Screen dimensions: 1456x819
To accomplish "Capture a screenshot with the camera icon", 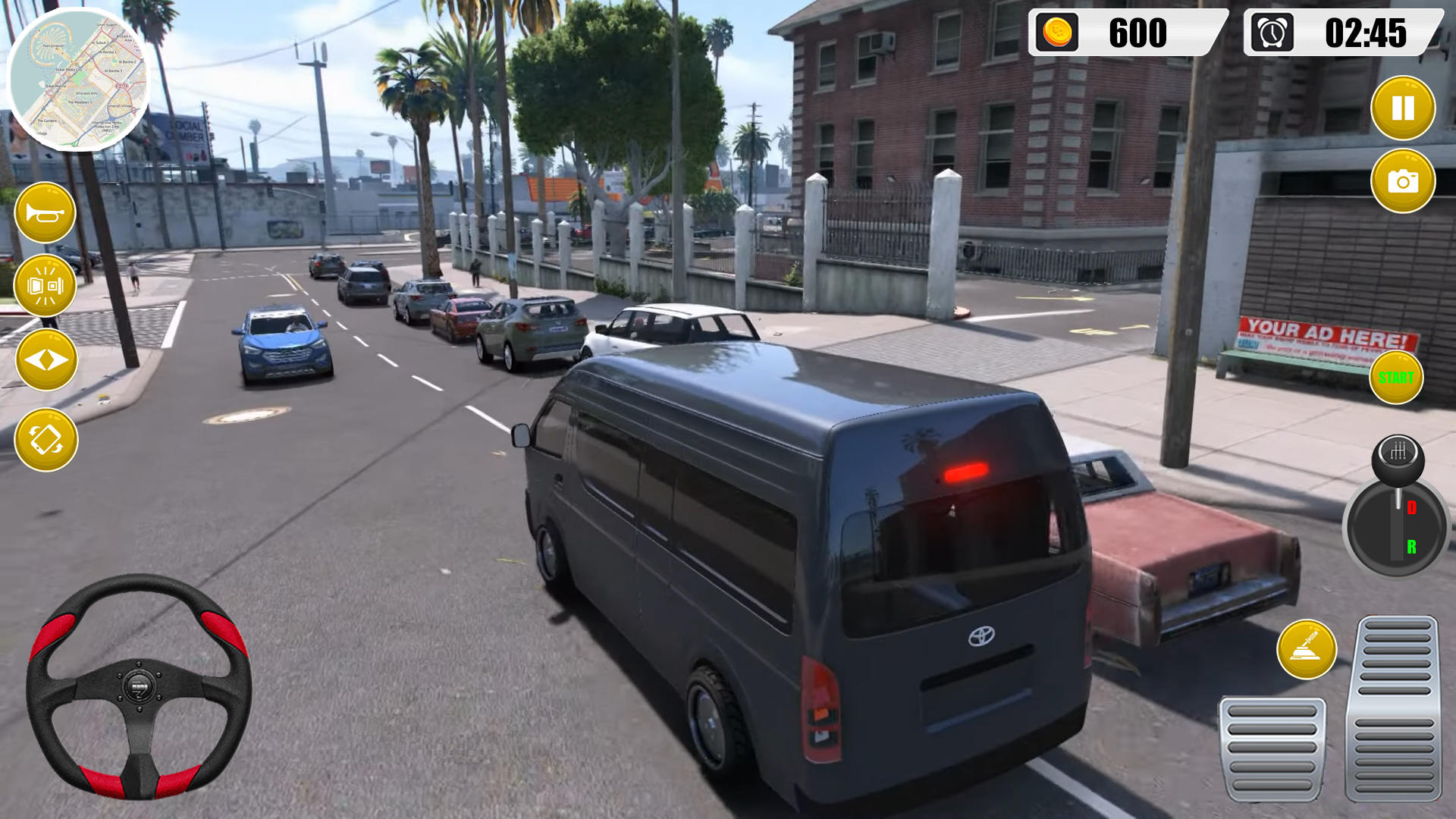I will point(1403,182).
